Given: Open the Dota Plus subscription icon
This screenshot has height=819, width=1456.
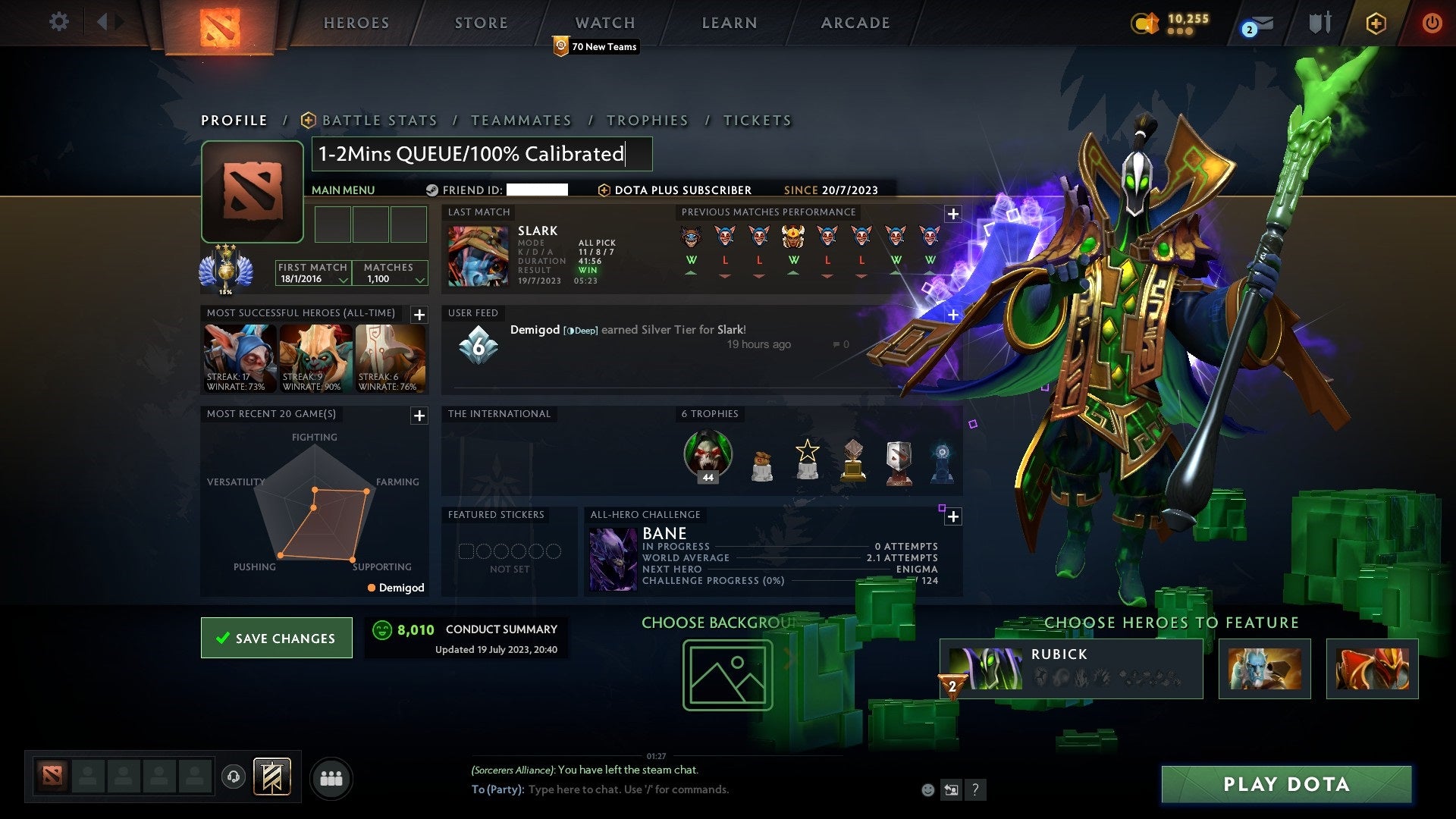Looking at the screenshot, I should coord(1376,23).
